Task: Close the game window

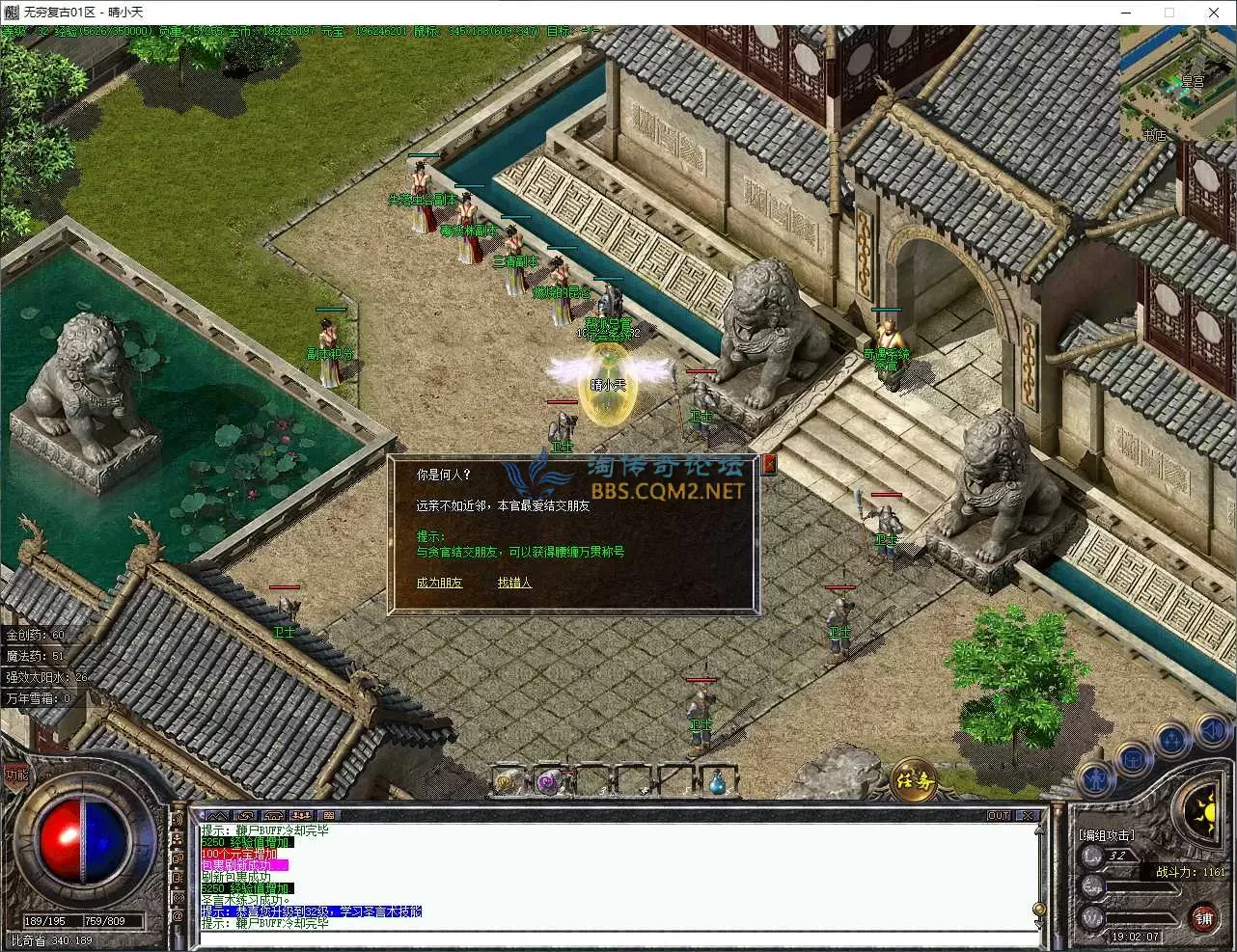Action: (1214, 13)
